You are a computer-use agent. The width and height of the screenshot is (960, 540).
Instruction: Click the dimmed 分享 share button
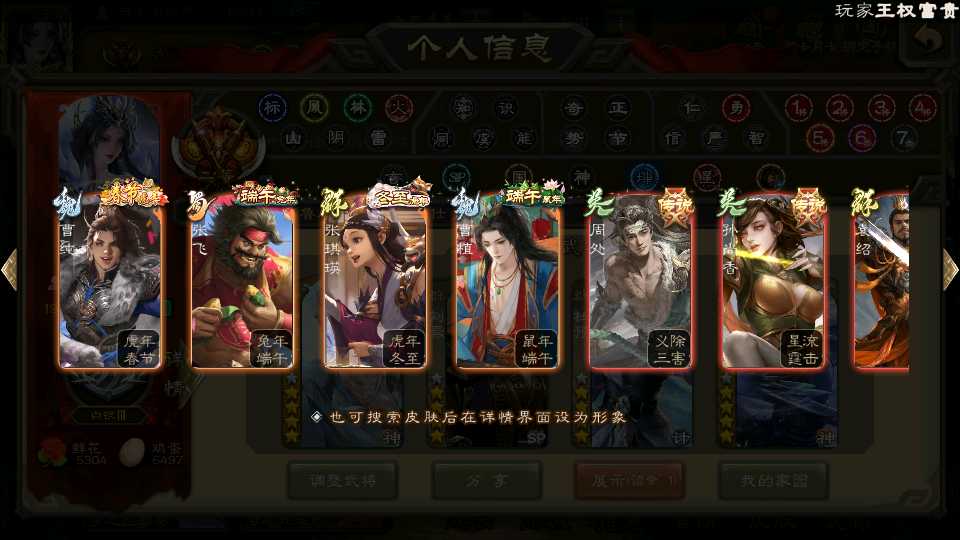click(486, 481)
